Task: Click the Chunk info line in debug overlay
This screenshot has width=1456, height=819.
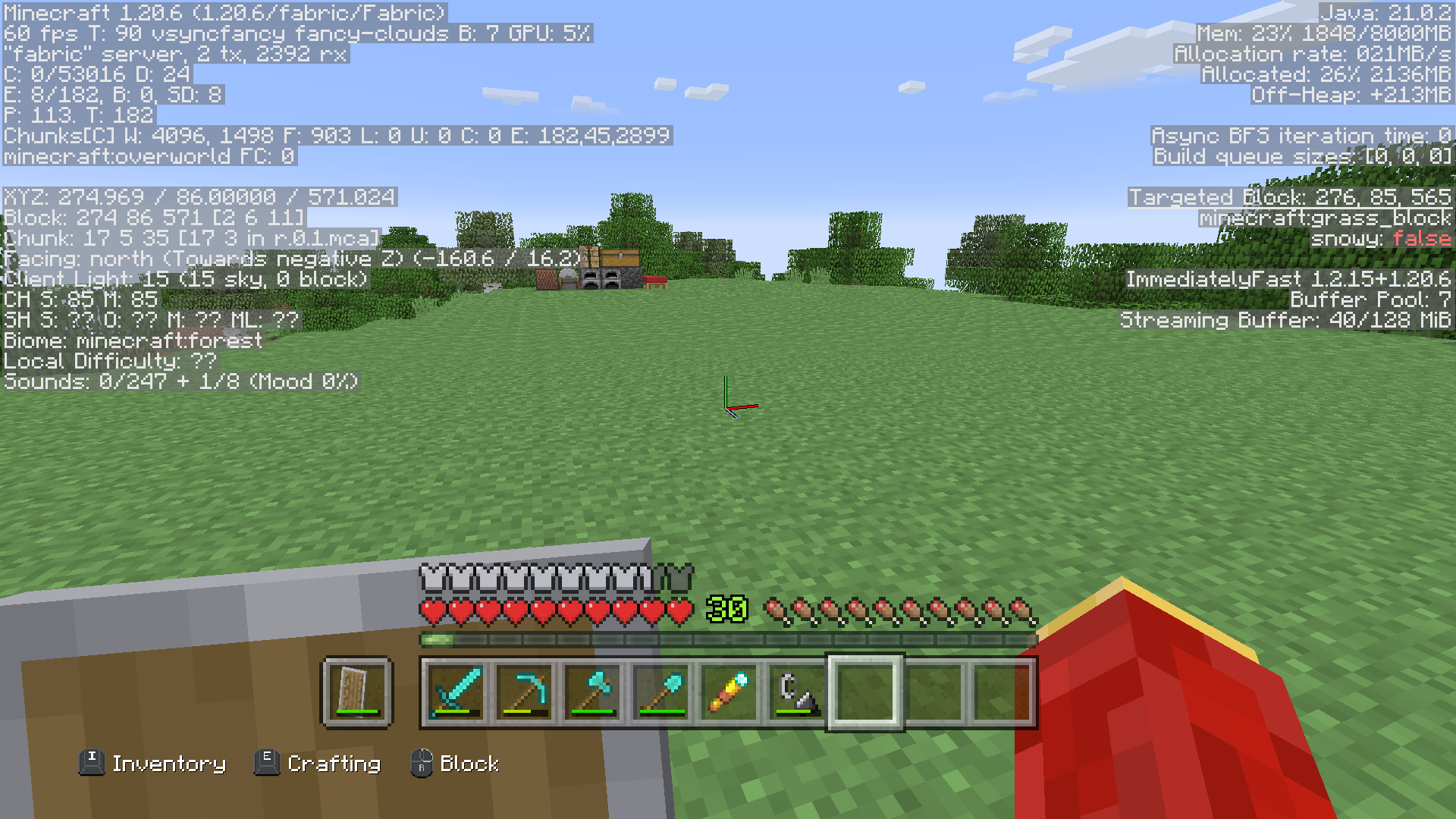Action: click(190, 238)
